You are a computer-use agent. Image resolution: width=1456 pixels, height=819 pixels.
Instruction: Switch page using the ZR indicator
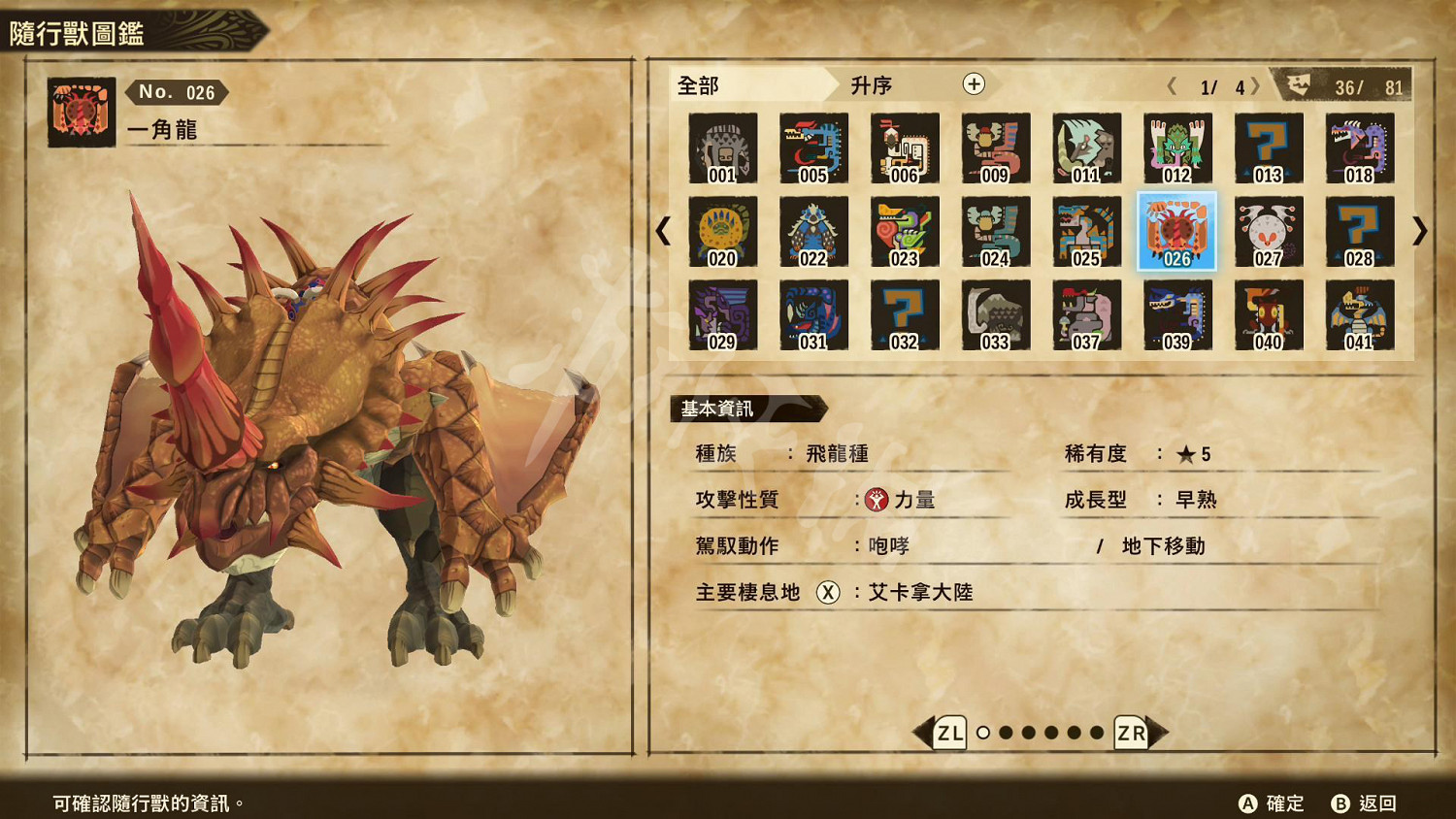pyautogui.click(x=1132, y=735)
